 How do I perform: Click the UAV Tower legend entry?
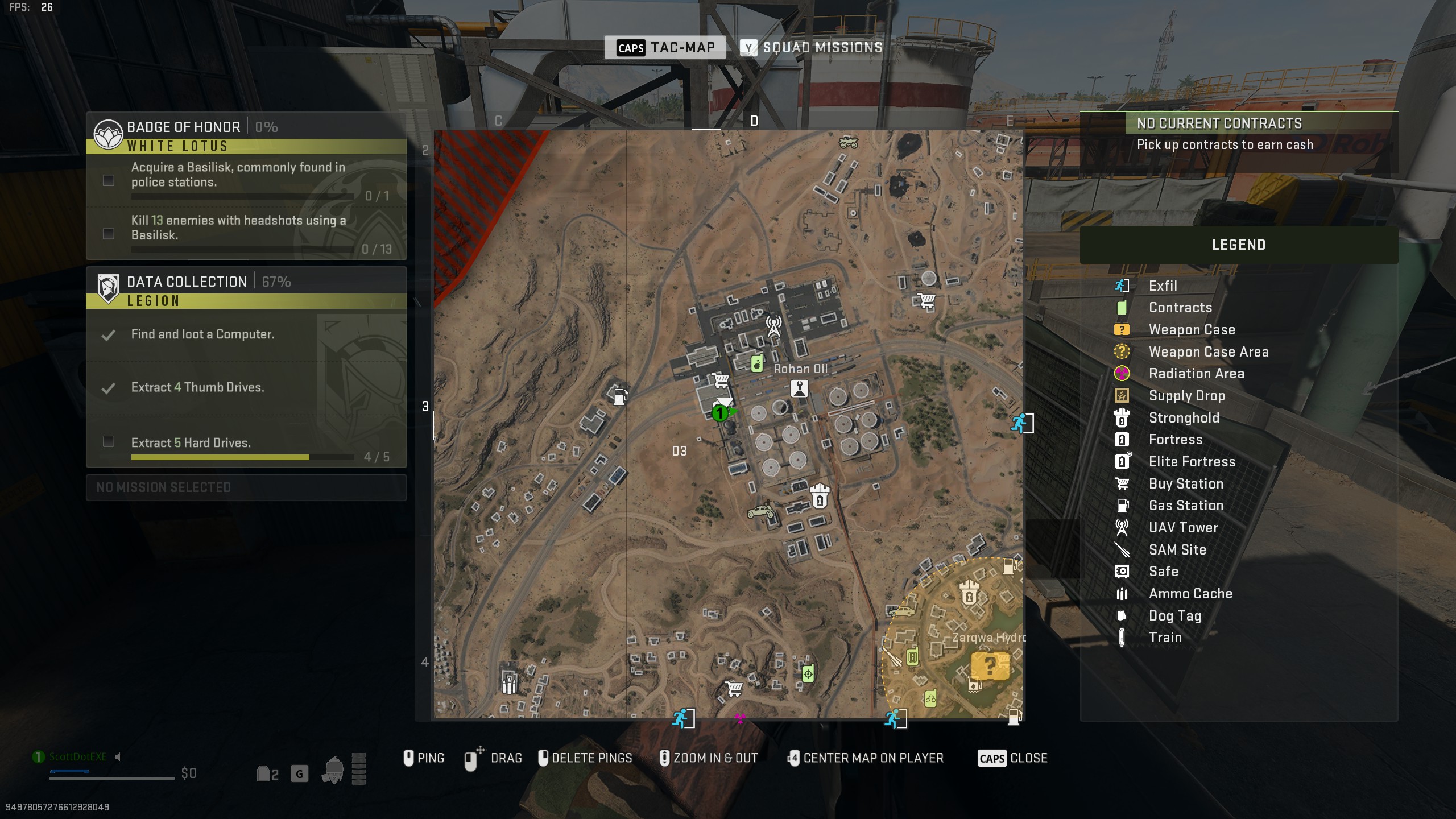pos(1182,528)
